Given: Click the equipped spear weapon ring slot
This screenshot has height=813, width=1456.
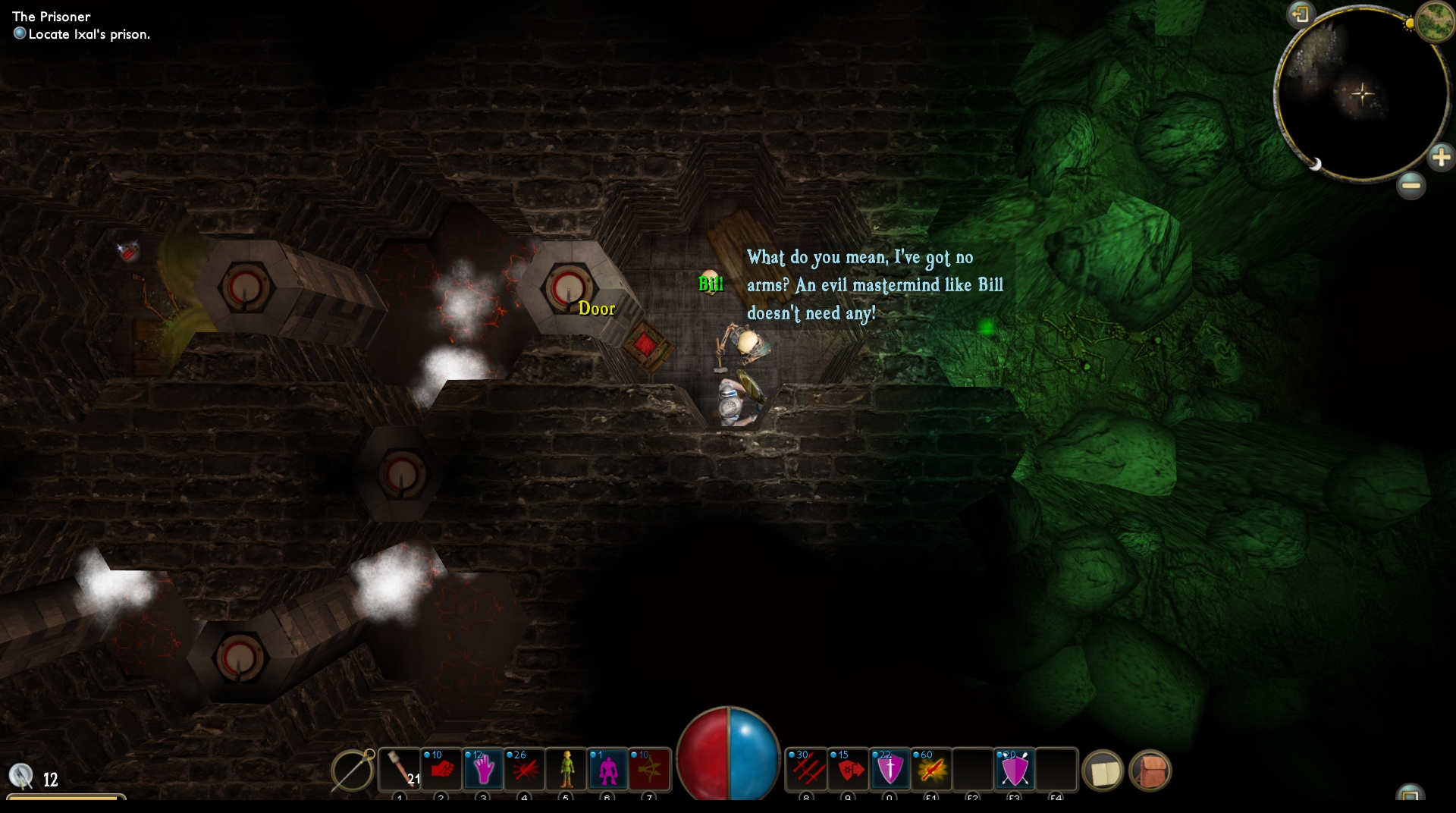Looking at the screenshot, I should 353,771.
